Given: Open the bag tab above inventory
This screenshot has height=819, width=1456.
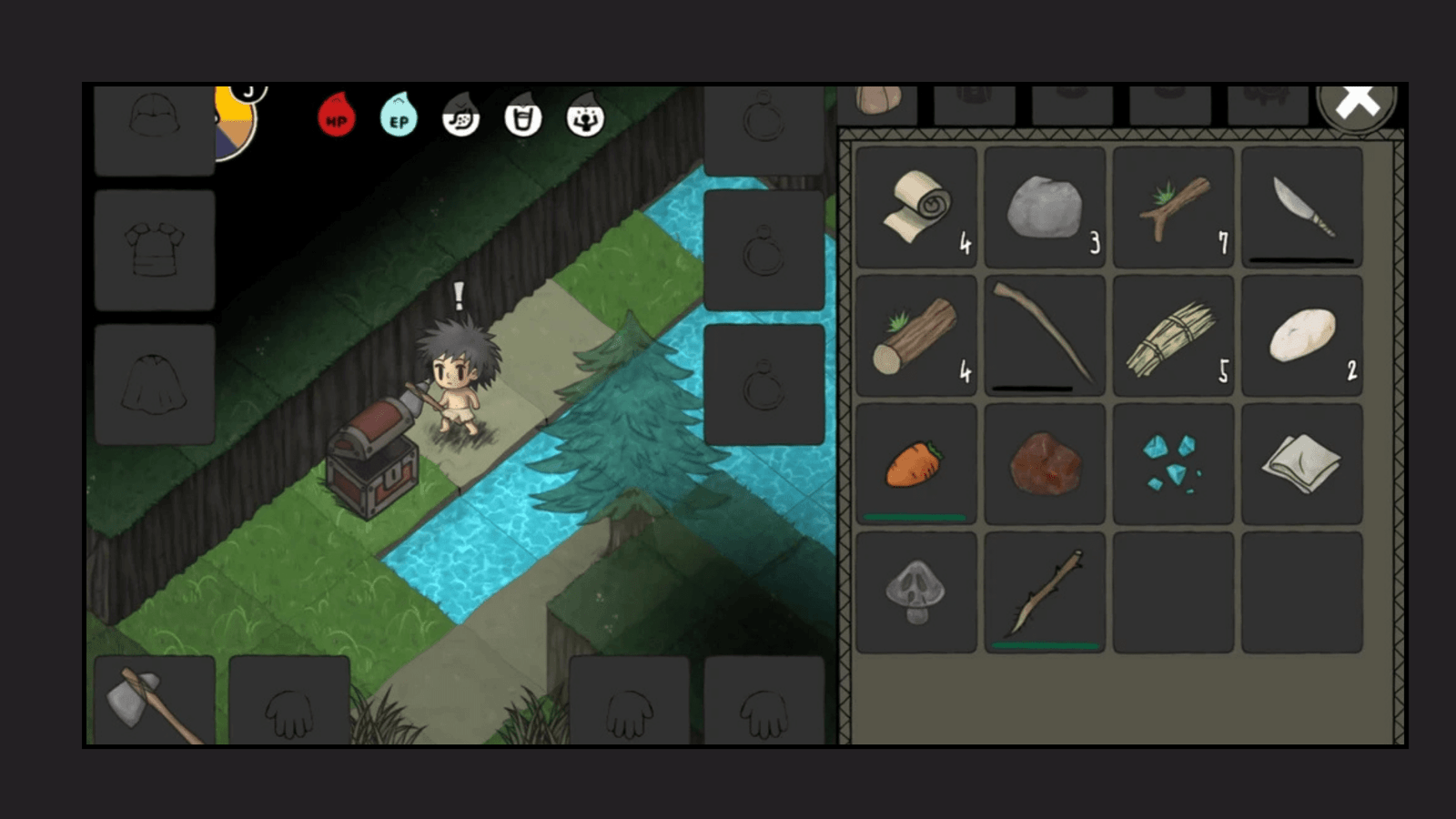Looking at the screenshot, I should [x=877, y=104].
